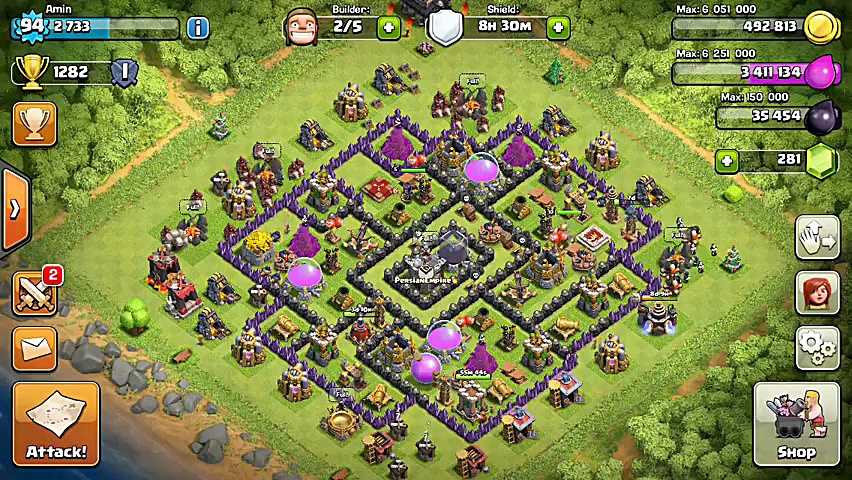Screen dimensions: 852x480
Task: Tap the league shield badge
Action: coord(124,72)
